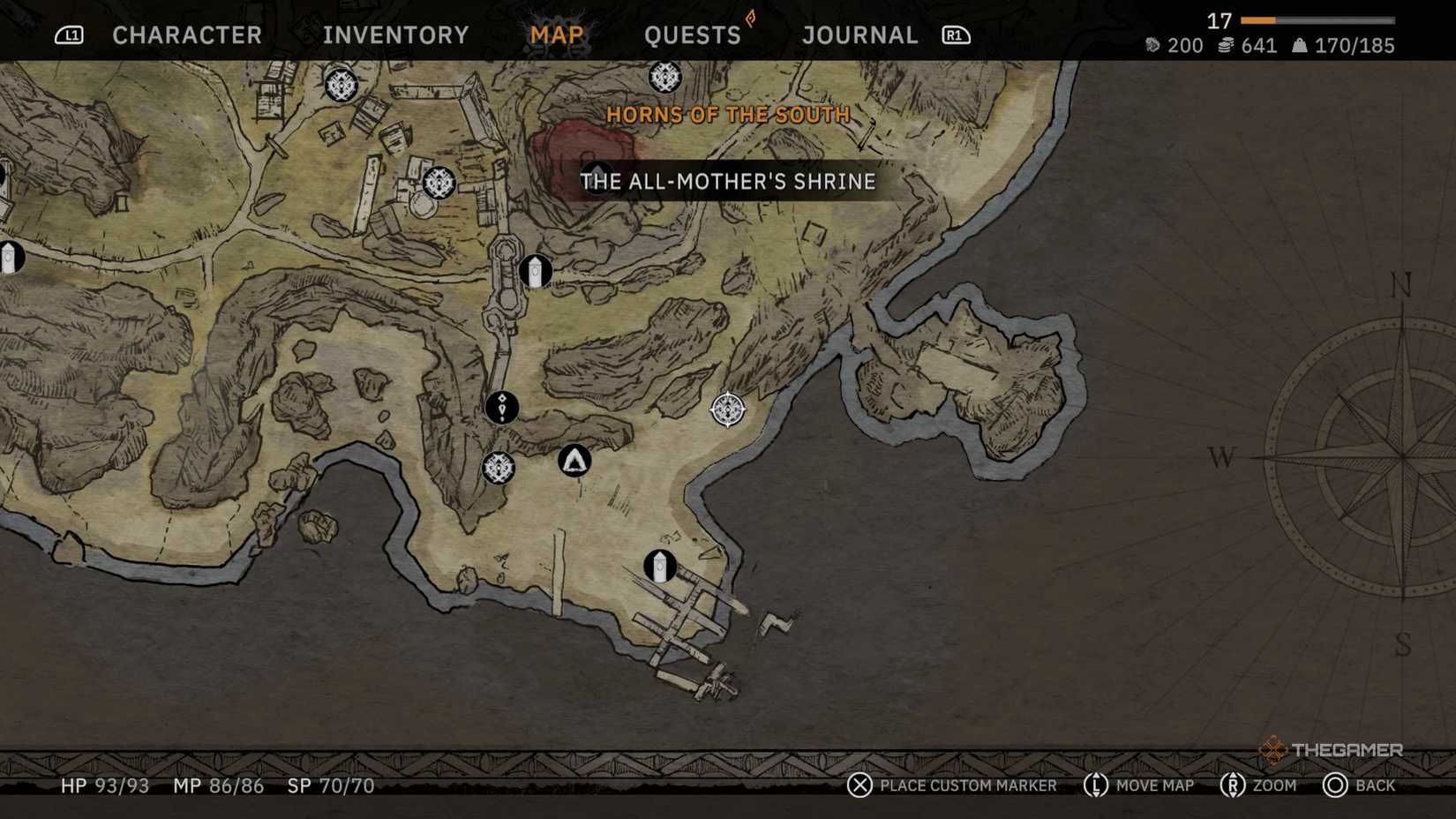
Task: Select the tent campsite marker on the map
Action: pyautogui.click(x=574, y=460)
